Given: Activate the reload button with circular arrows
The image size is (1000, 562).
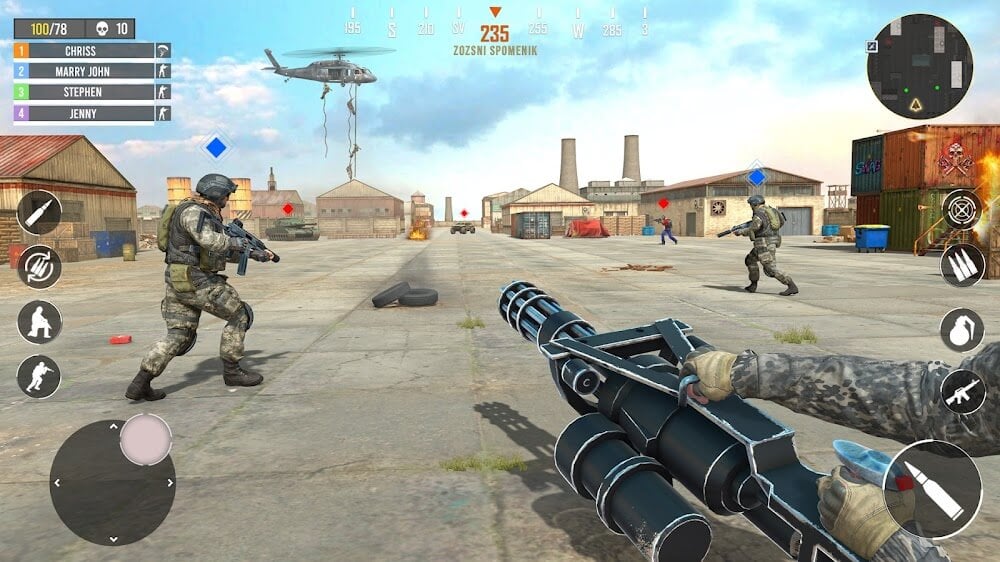Looking at the screenshot, I should (40, 267).
